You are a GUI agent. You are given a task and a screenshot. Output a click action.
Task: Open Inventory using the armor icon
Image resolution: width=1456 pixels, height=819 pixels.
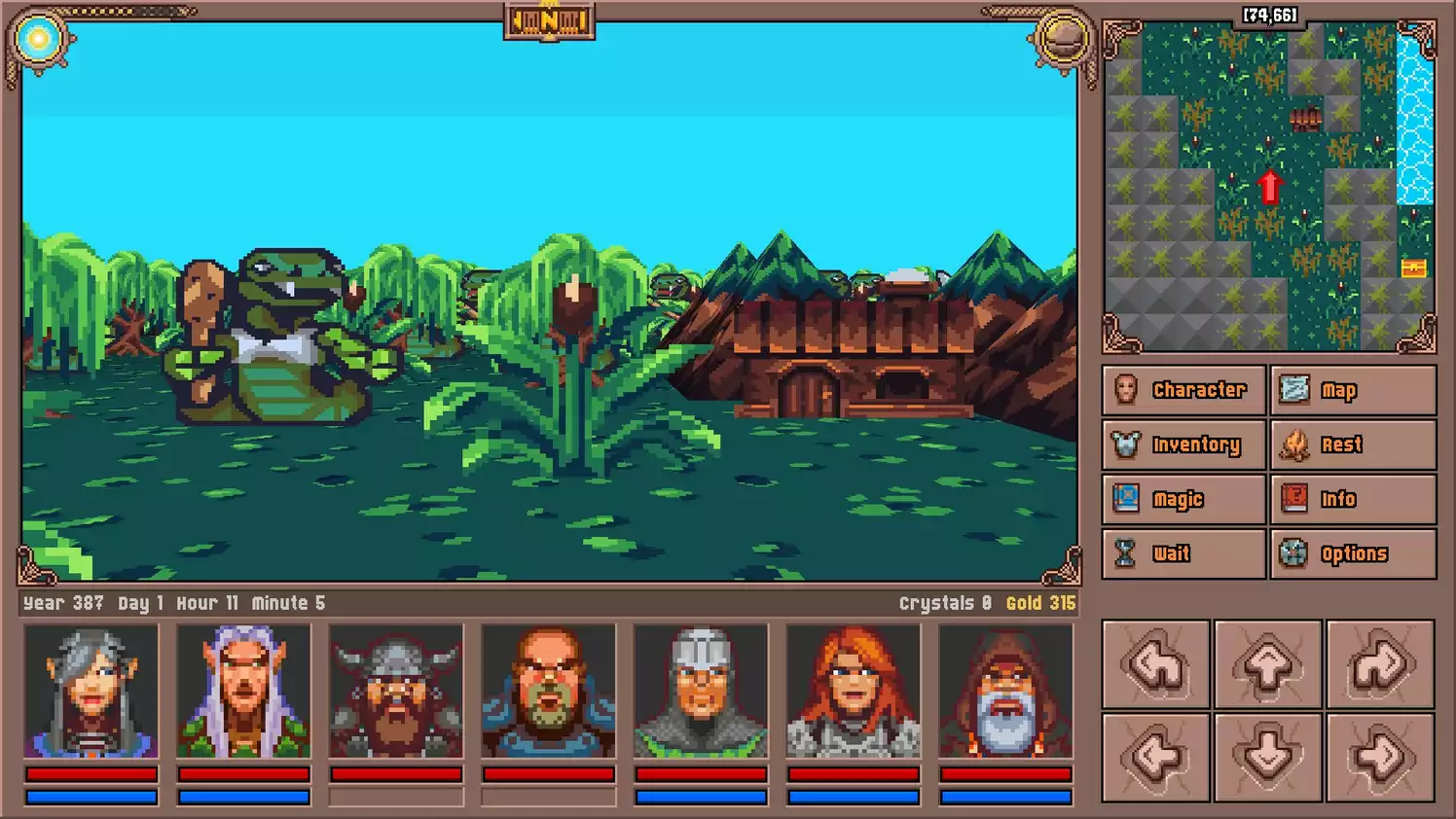tap(1127, 445)
